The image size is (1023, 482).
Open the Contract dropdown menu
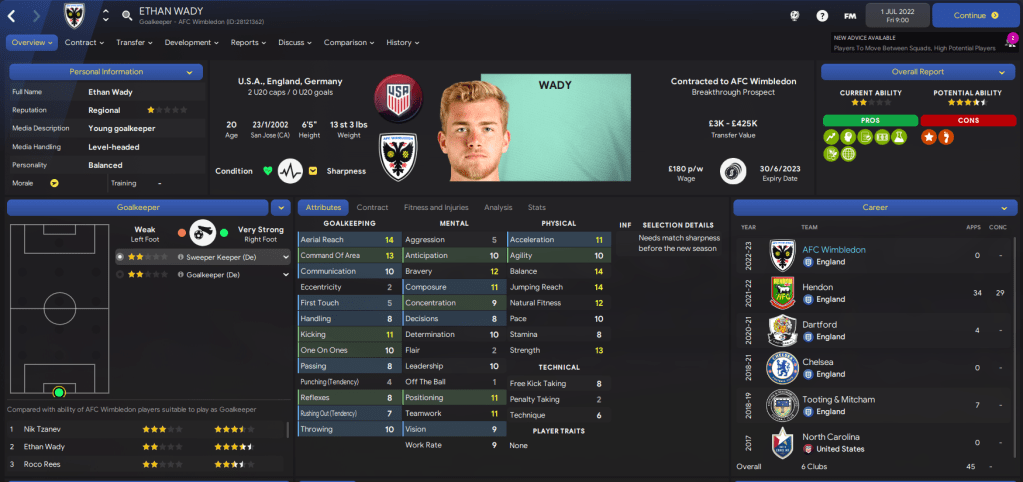85,43
